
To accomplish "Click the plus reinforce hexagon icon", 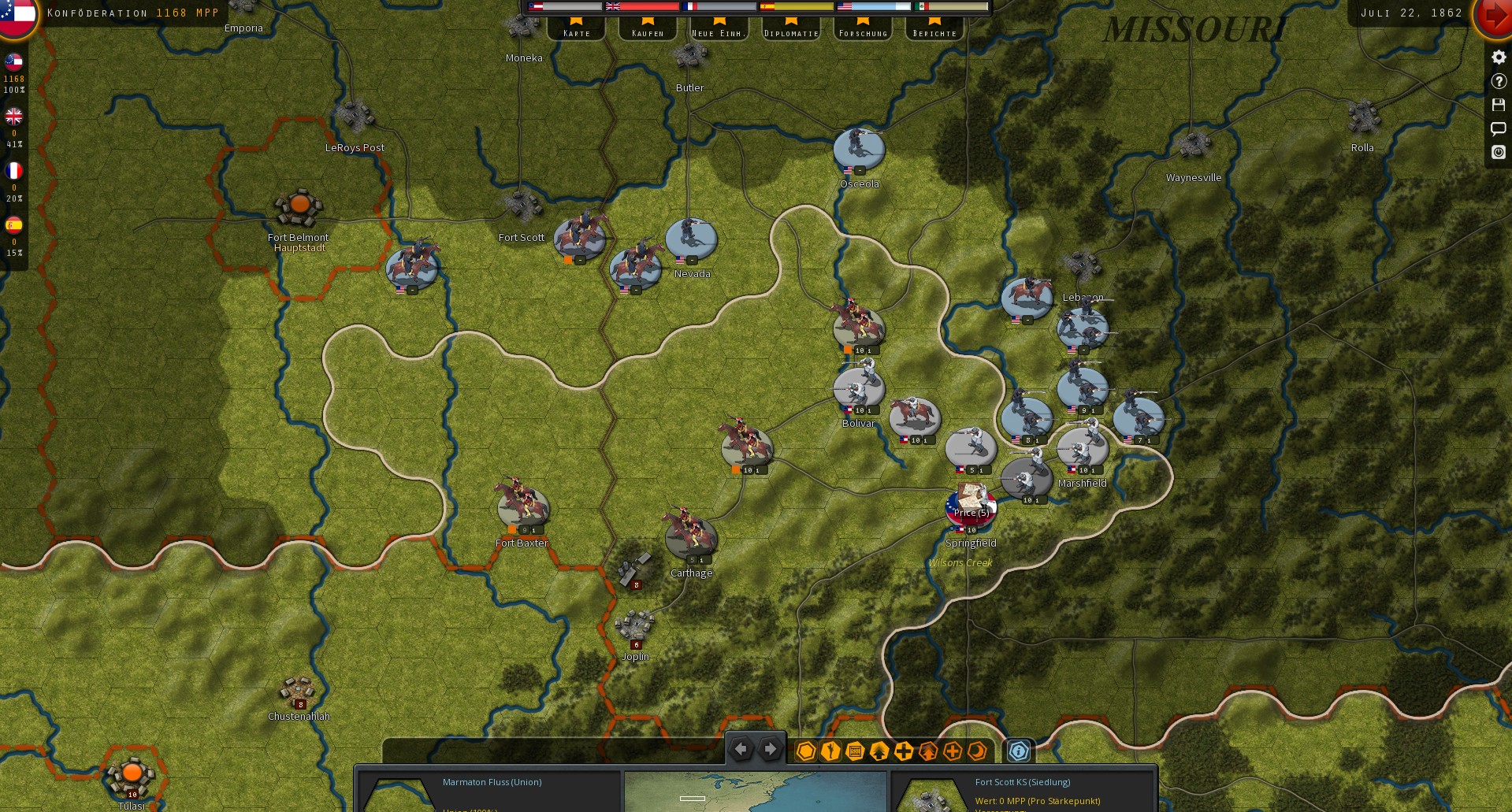I will (x=902, y=752).
